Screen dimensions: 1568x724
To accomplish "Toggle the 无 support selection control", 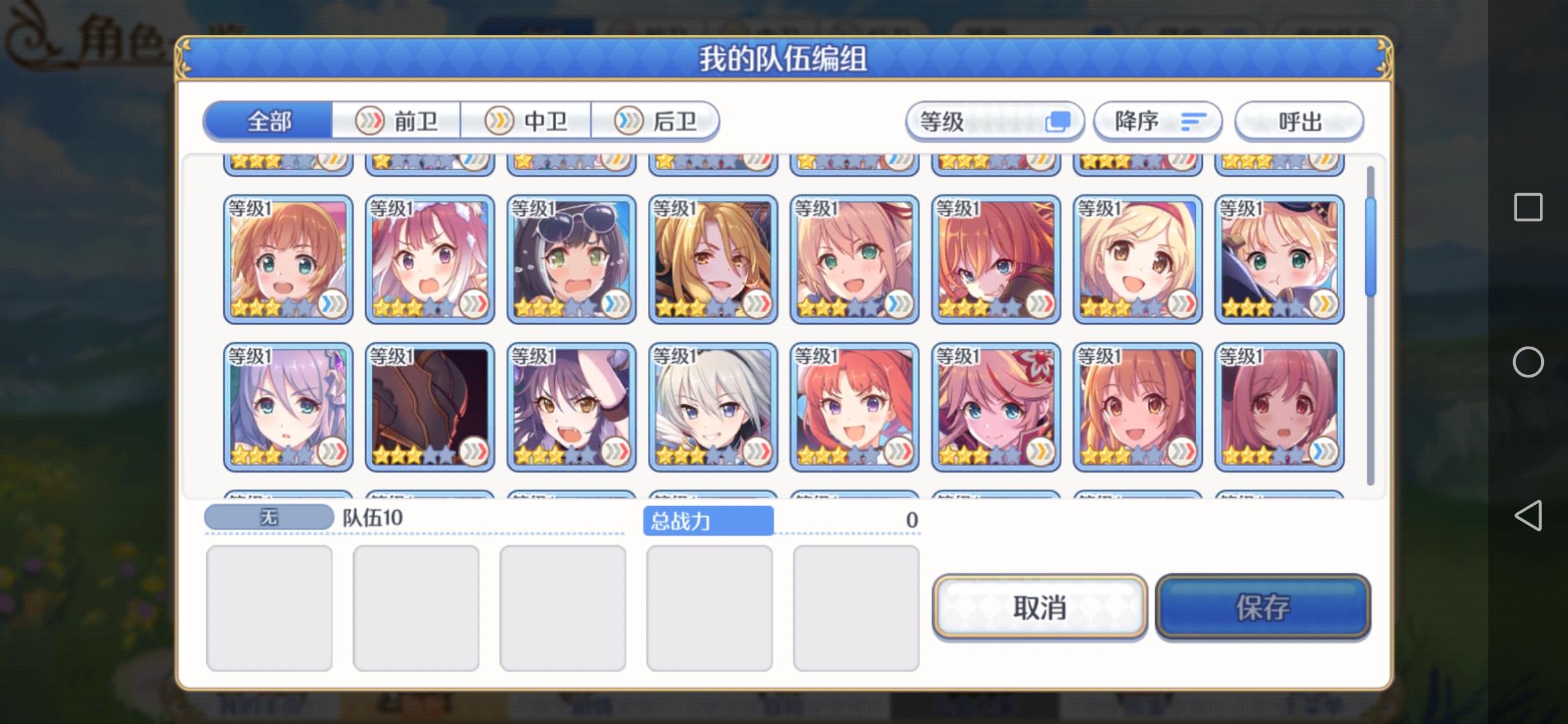I will click(268, 518).
